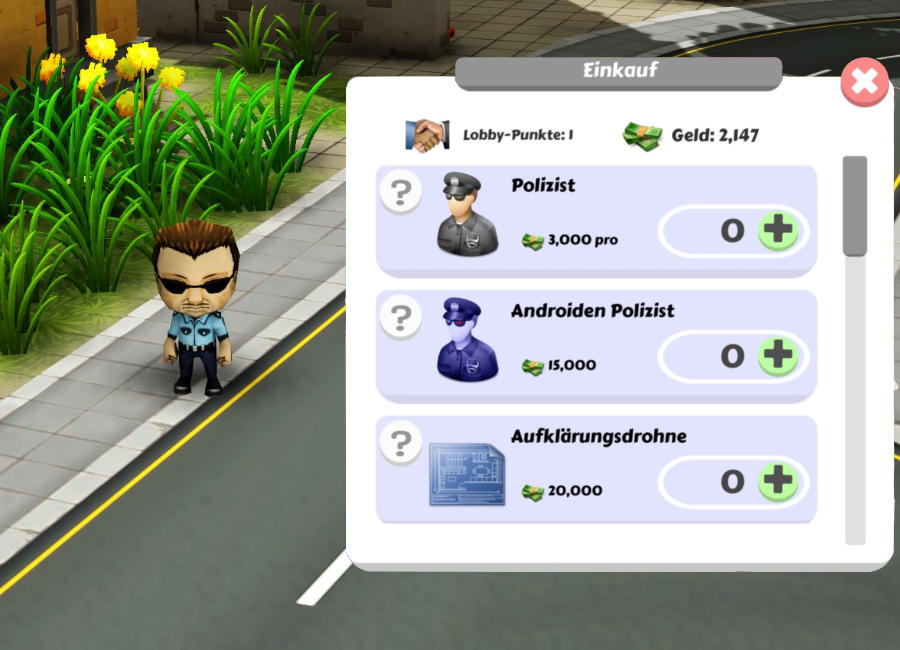Add one Polizist with the plus button
This screenshot has height=650, width=900.
778,231
